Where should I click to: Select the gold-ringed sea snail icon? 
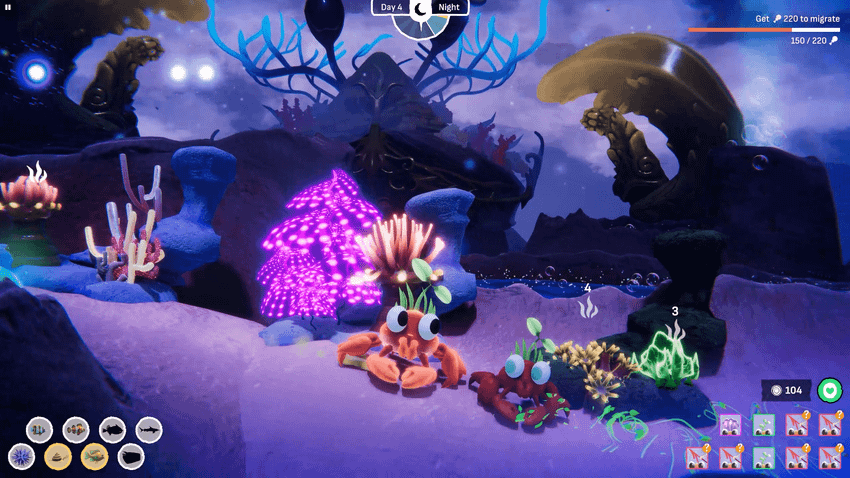coord(58,457)
